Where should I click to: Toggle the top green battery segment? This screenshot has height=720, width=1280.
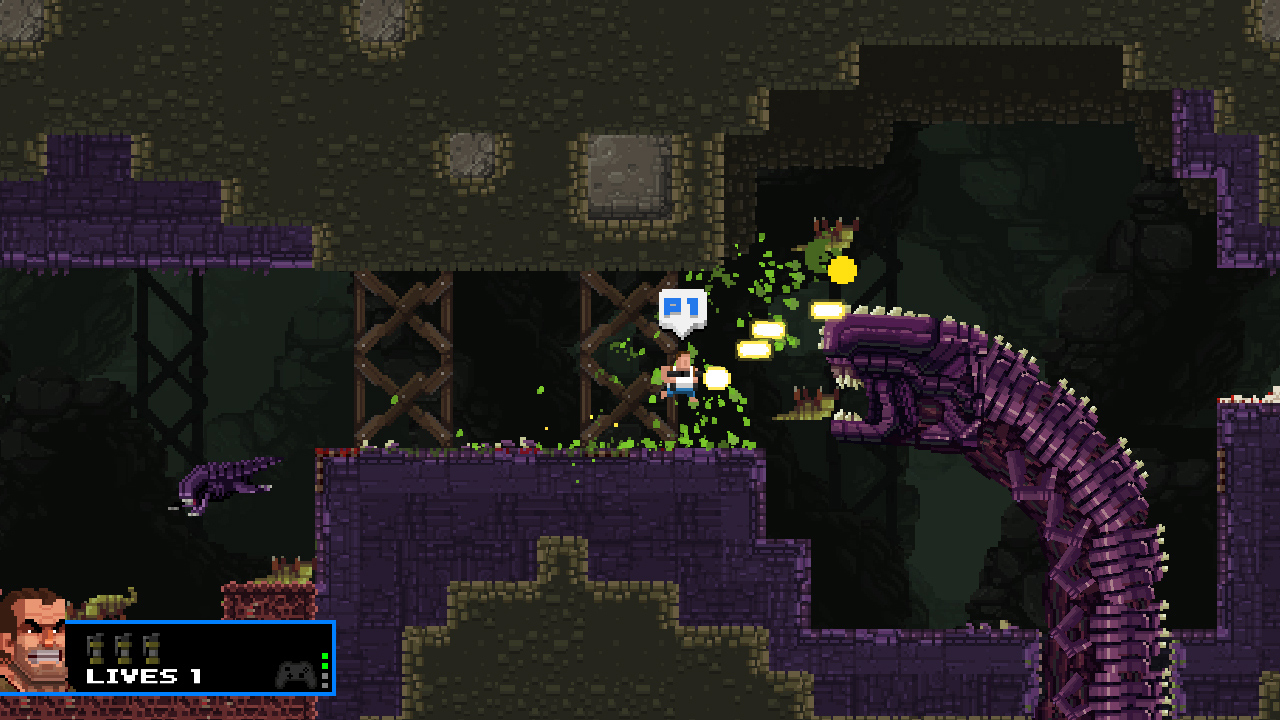pyautogui.click(x=325, y=656)
